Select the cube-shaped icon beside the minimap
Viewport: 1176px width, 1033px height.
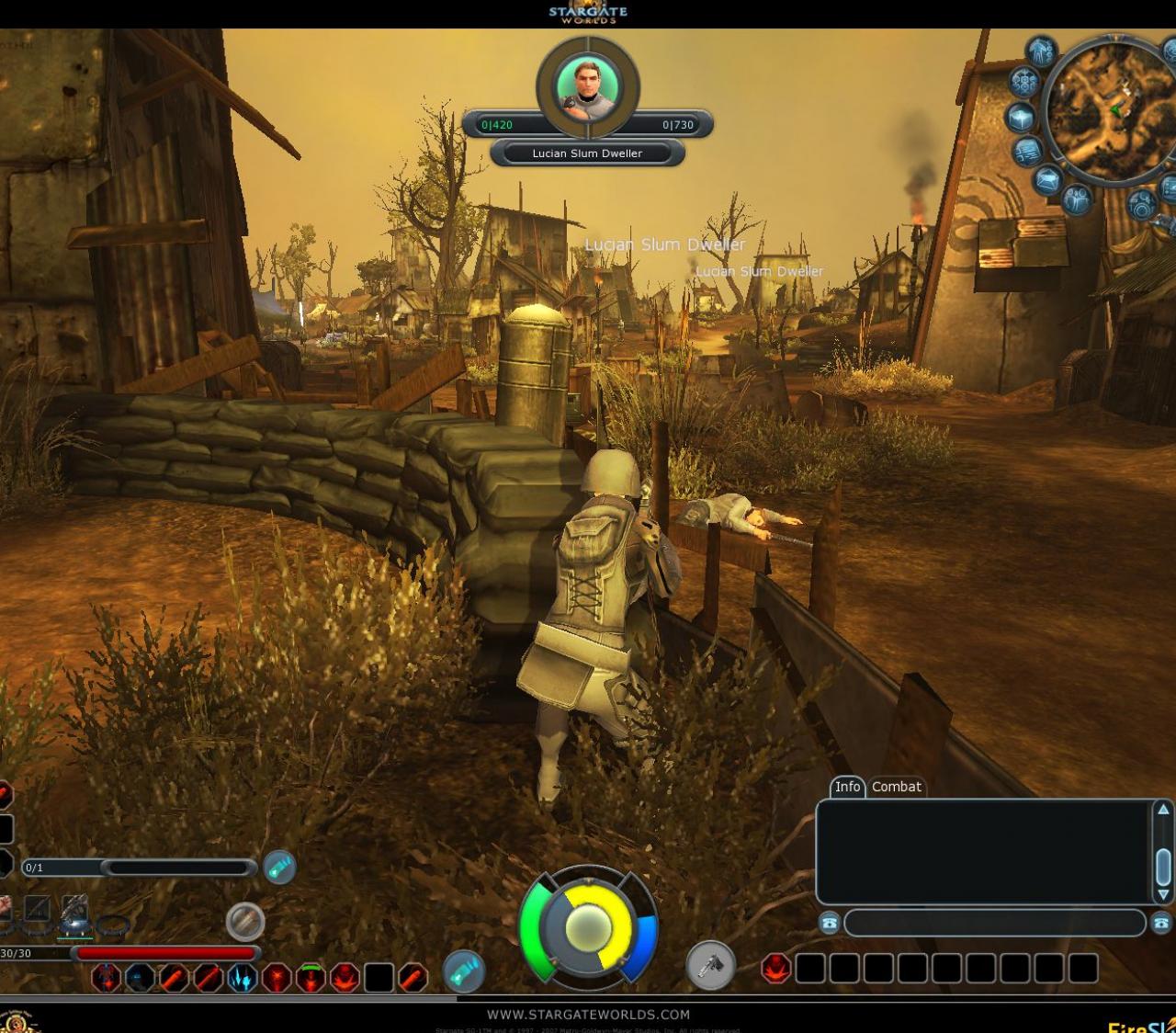point(1022,118)
